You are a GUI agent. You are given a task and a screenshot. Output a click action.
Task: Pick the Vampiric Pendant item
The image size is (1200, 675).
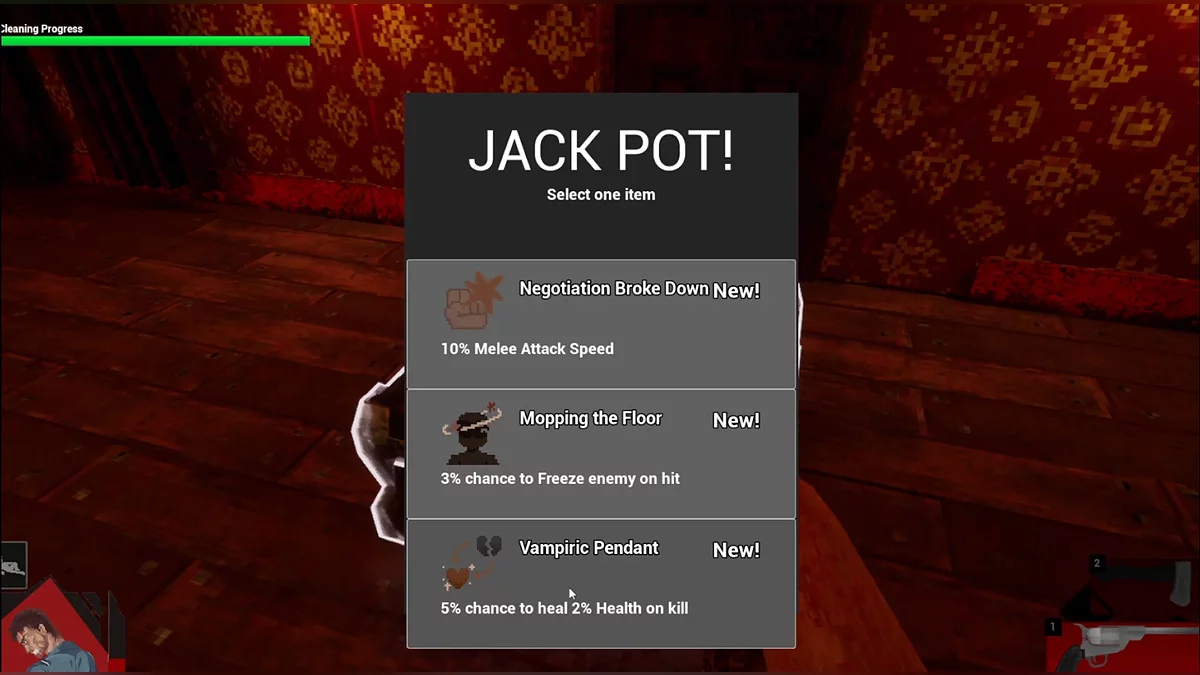(x=601, y=584)
